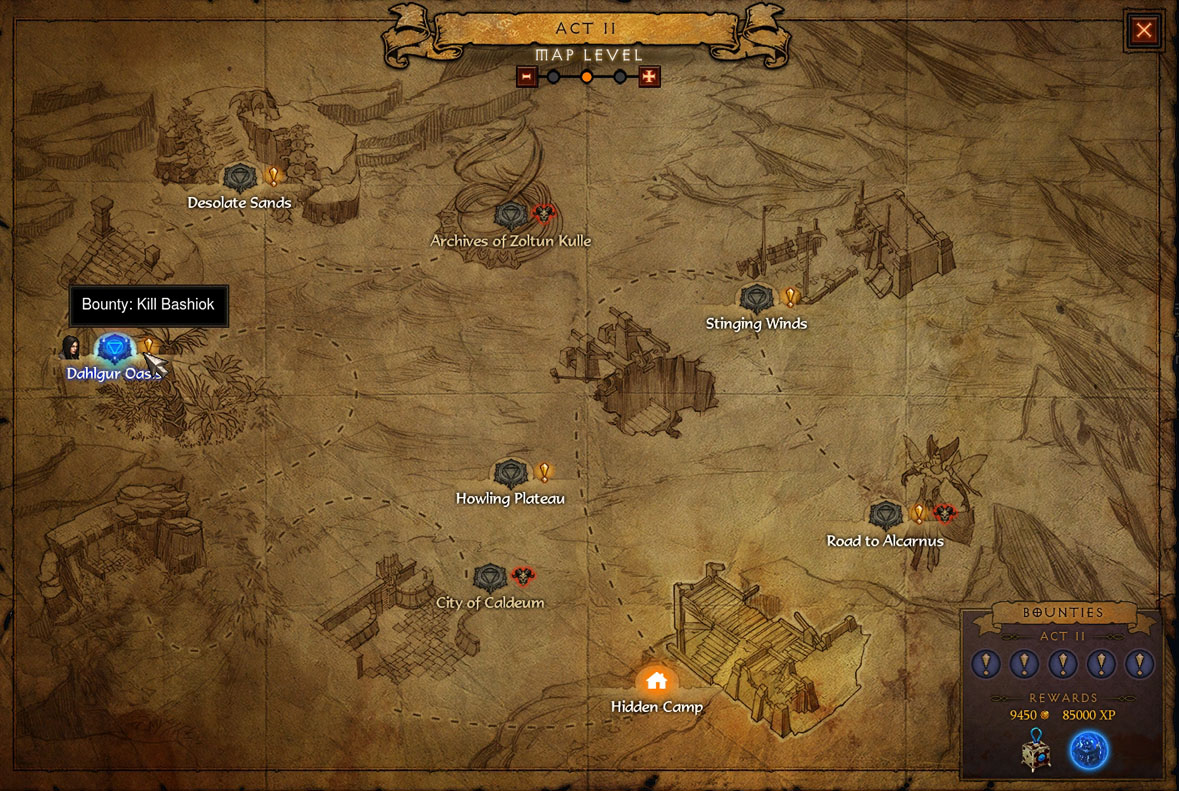Select the highlighted Dahlgur Oasis waypoint
This screenshot has height=791, width=1179.
(114, 349)
